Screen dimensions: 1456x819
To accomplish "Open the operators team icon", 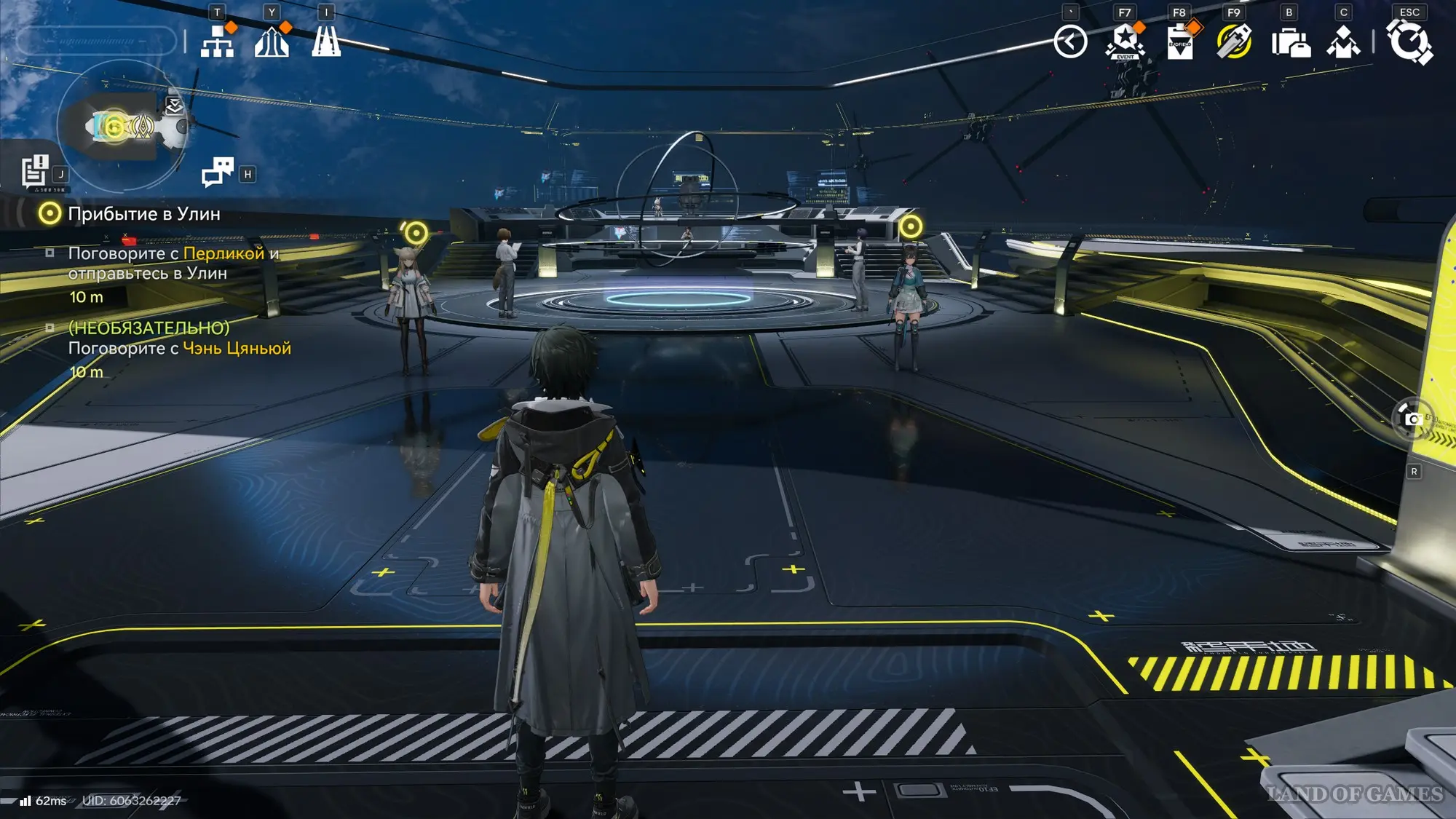I will [x=1343, y=42].
